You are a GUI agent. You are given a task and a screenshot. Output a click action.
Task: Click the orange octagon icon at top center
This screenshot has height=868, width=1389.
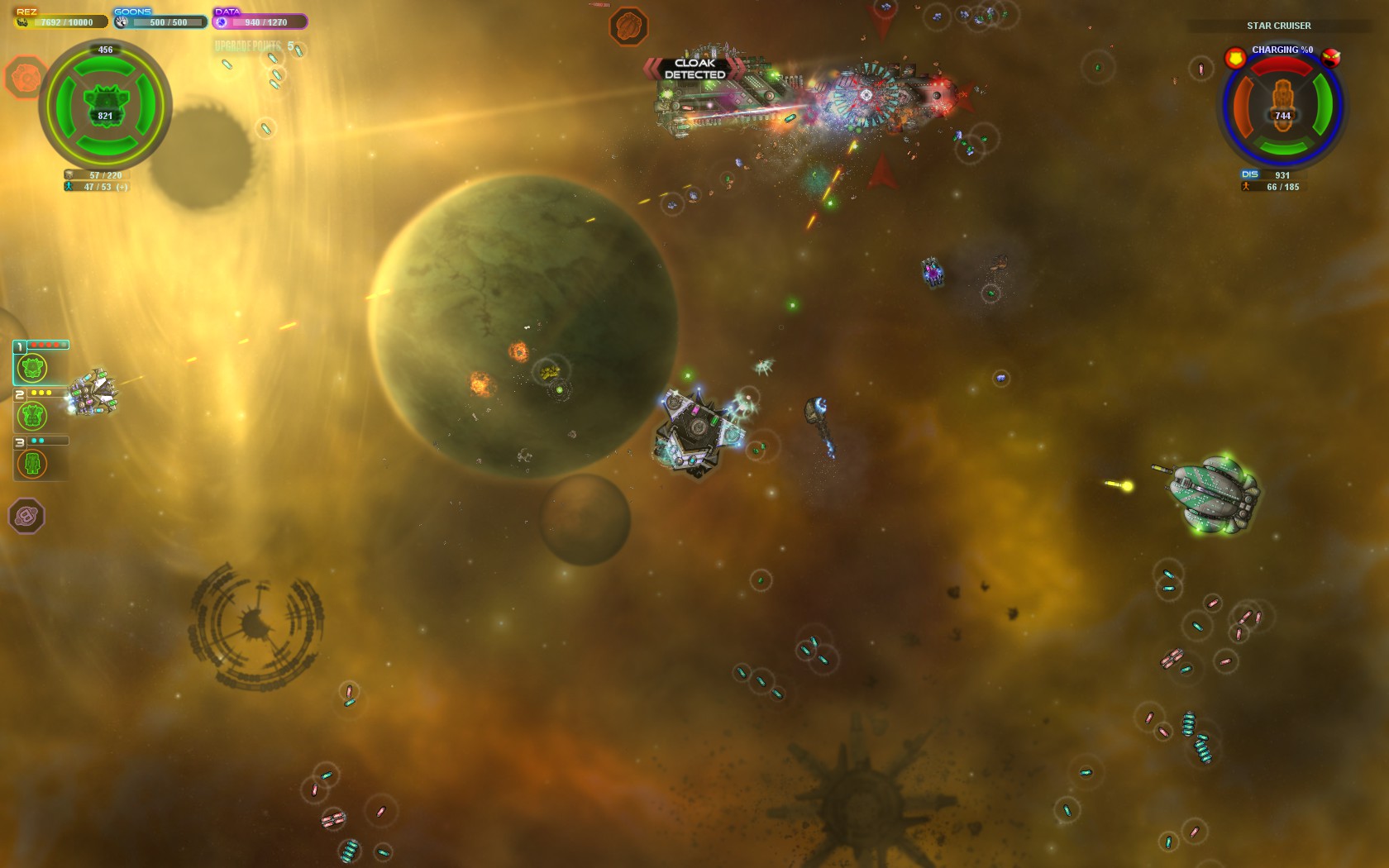pos(628,26)
